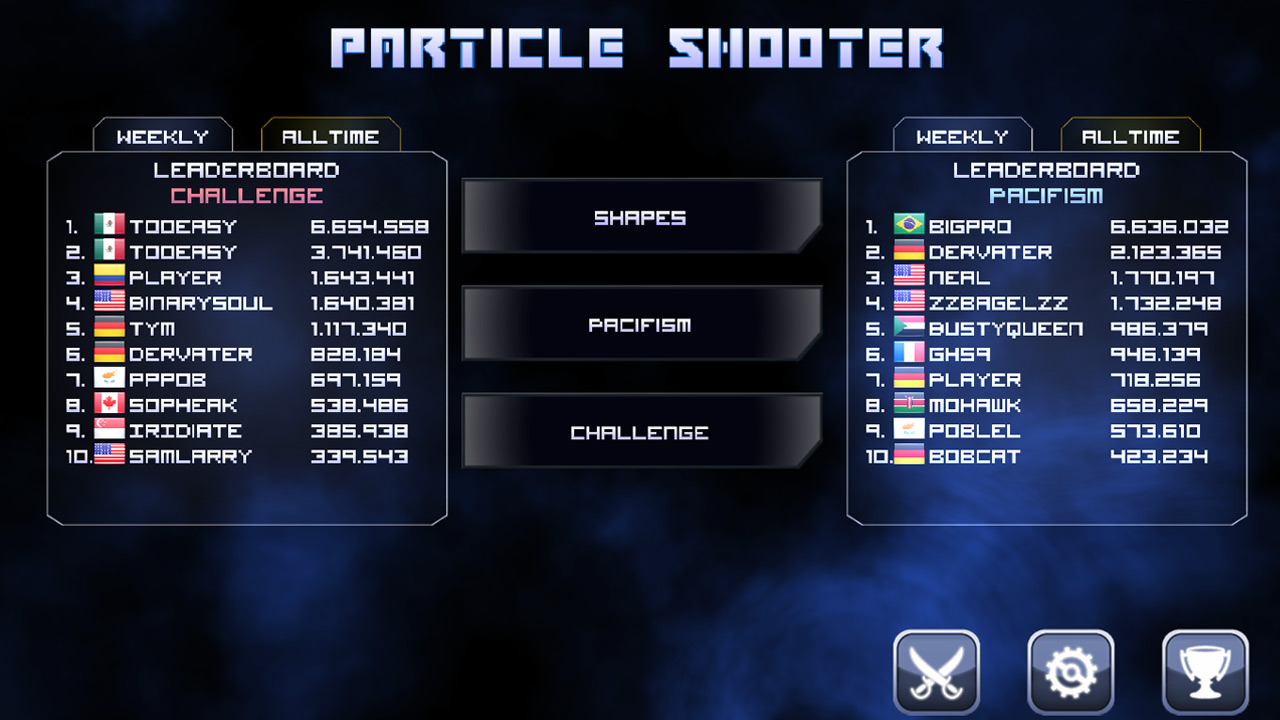Screen dimensions: 1280x720
Task: Start the PACIFISM game mode
Action: click(640, 324)
